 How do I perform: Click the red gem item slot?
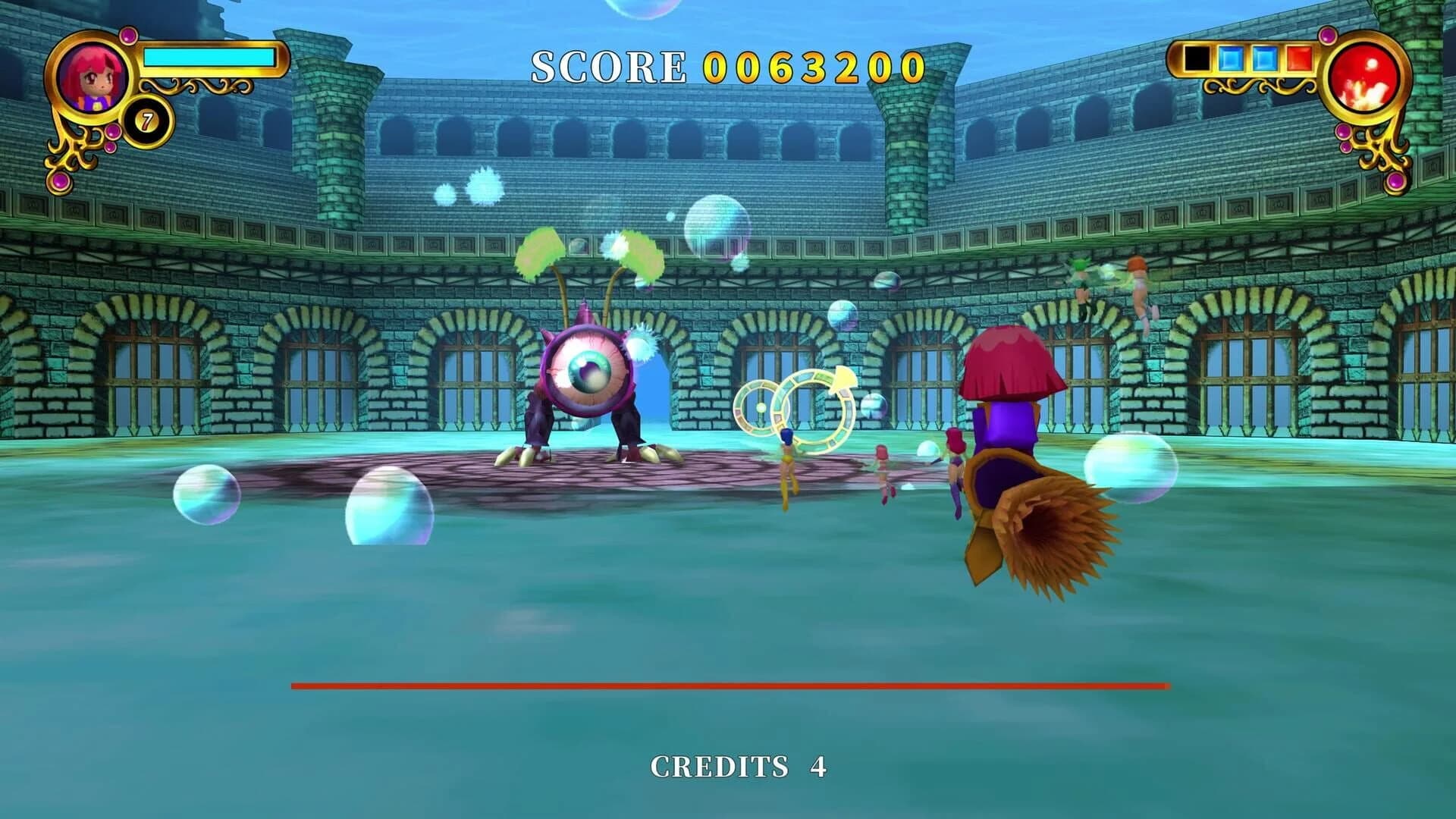coord(1298,58)
